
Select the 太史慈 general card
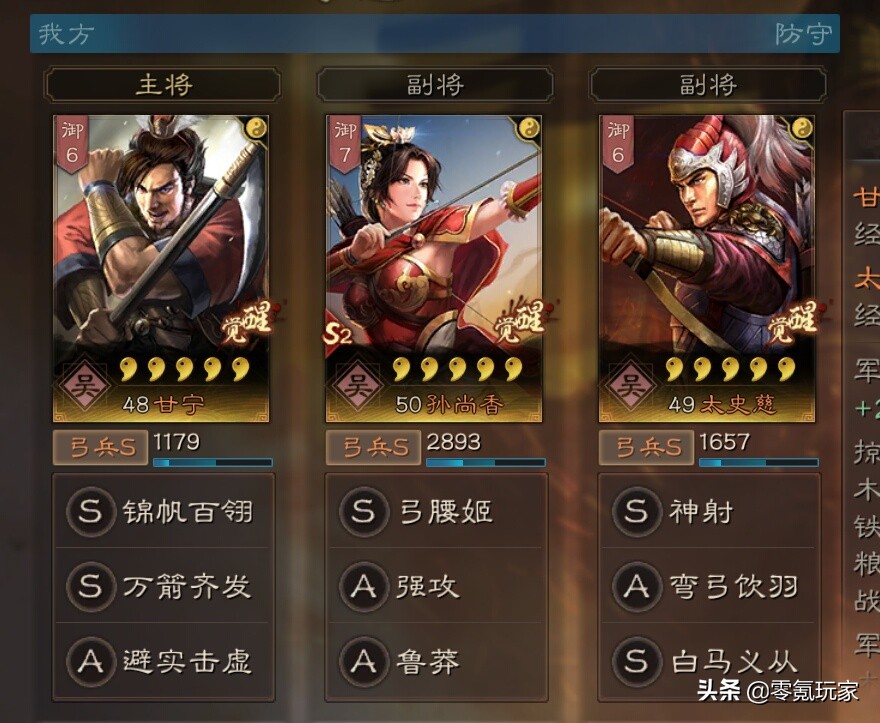coord(707,268)
